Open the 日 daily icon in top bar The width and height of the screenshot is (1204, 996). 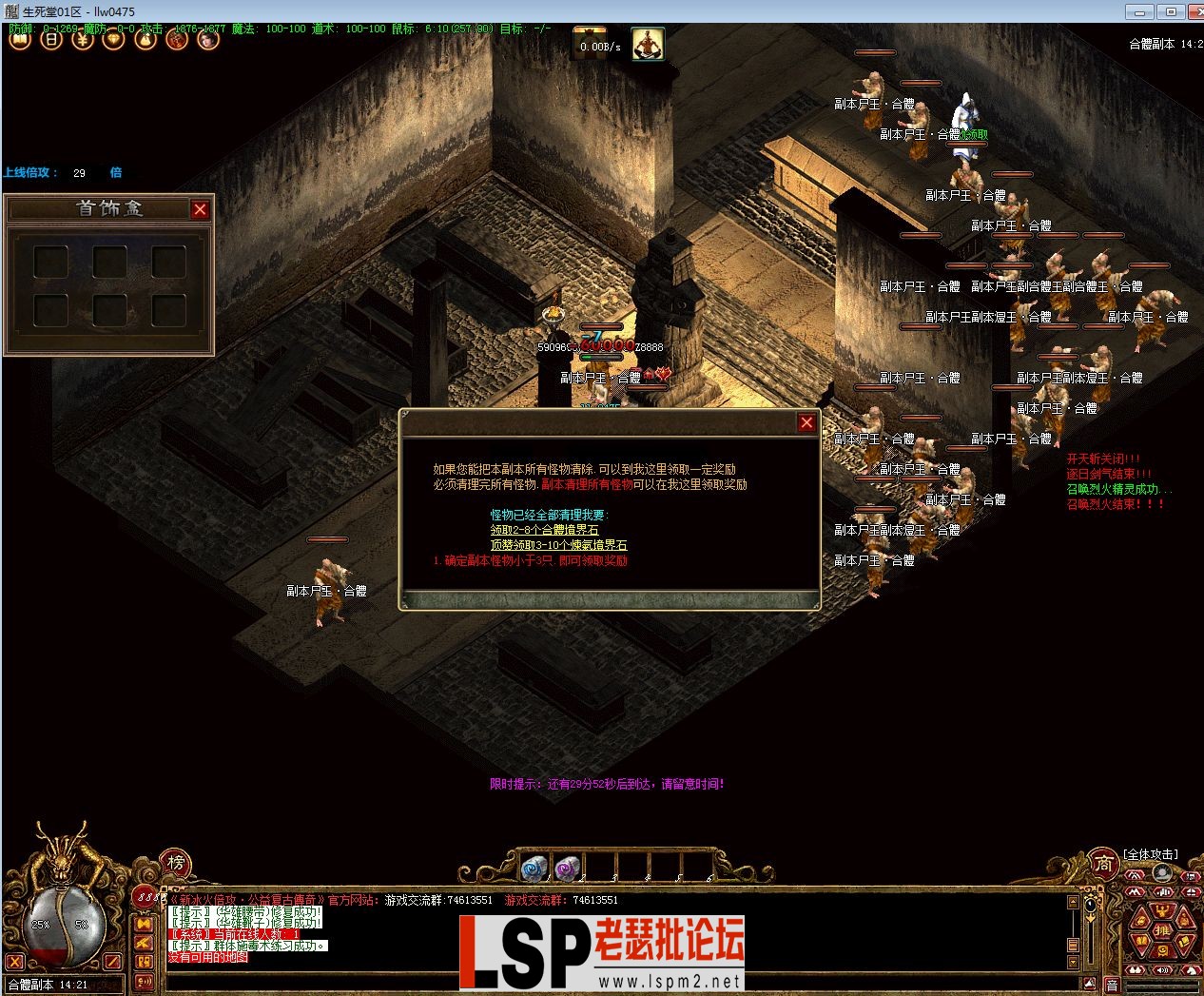(x=51, y=40)
